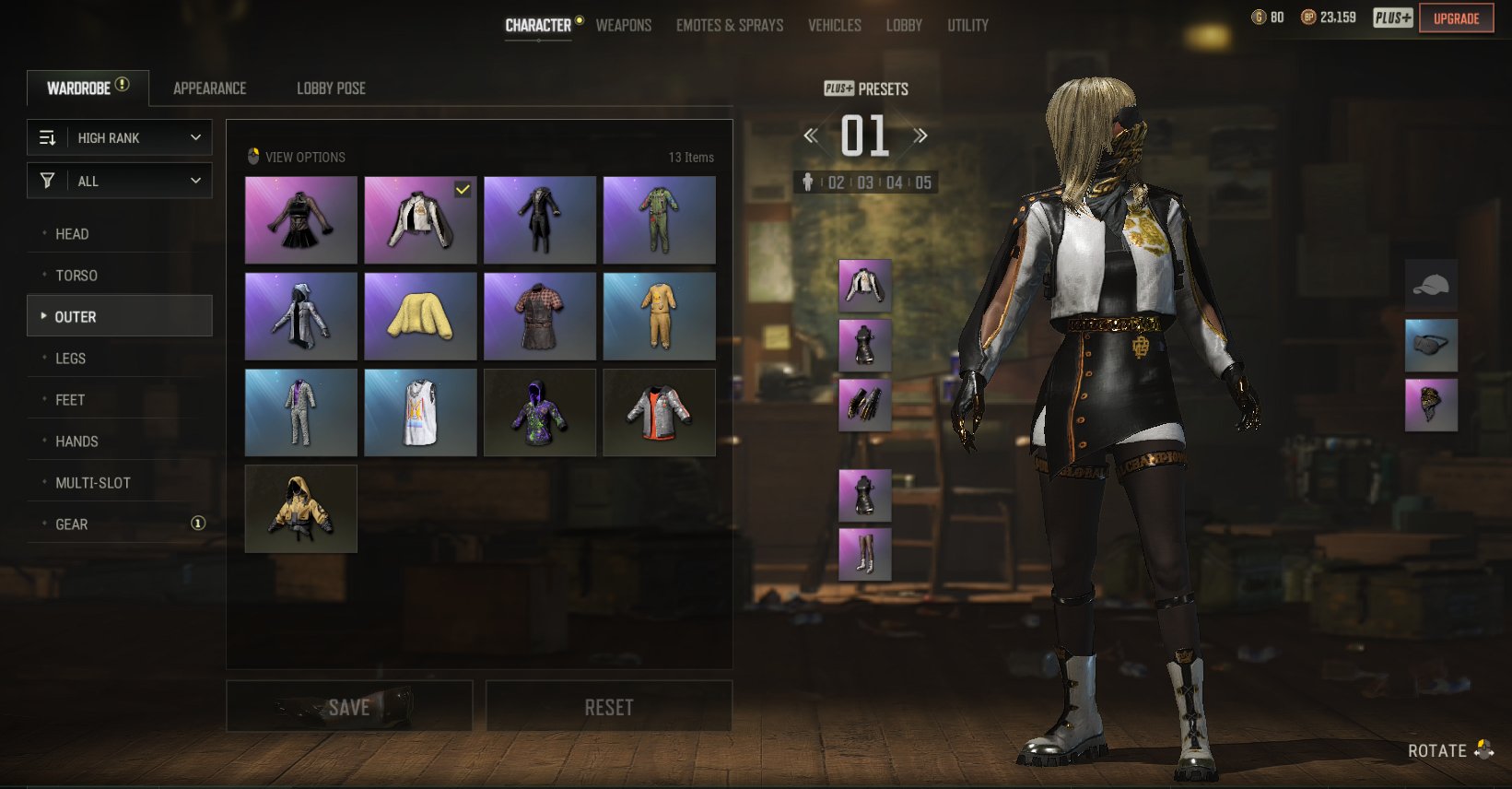This screenshot has width=1512, height=789.
Task: Select the Head wardrobe category
Action: (x=72, y=234)
